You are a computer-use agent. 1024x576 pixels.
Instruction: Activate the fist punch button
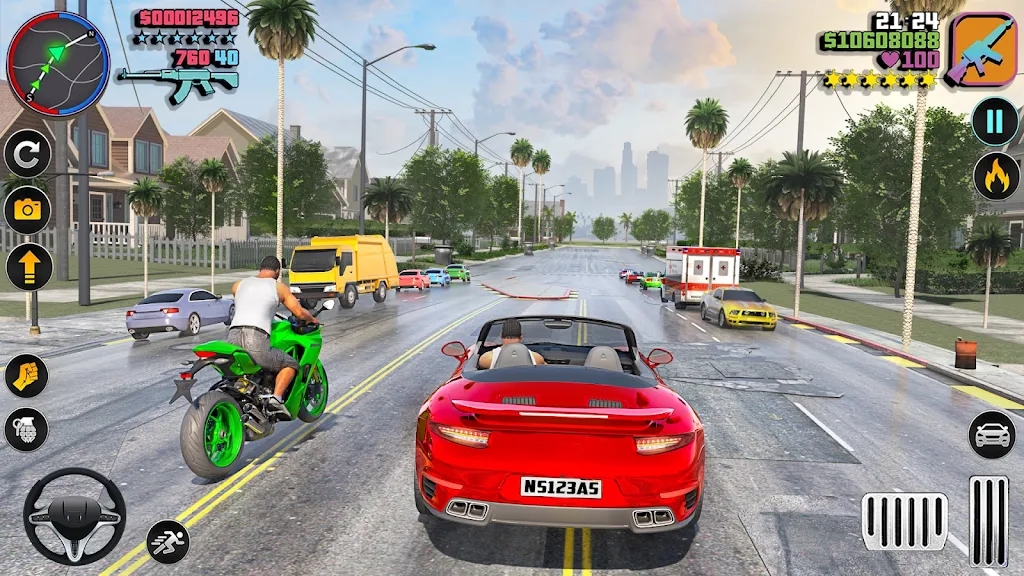(26, 375)
